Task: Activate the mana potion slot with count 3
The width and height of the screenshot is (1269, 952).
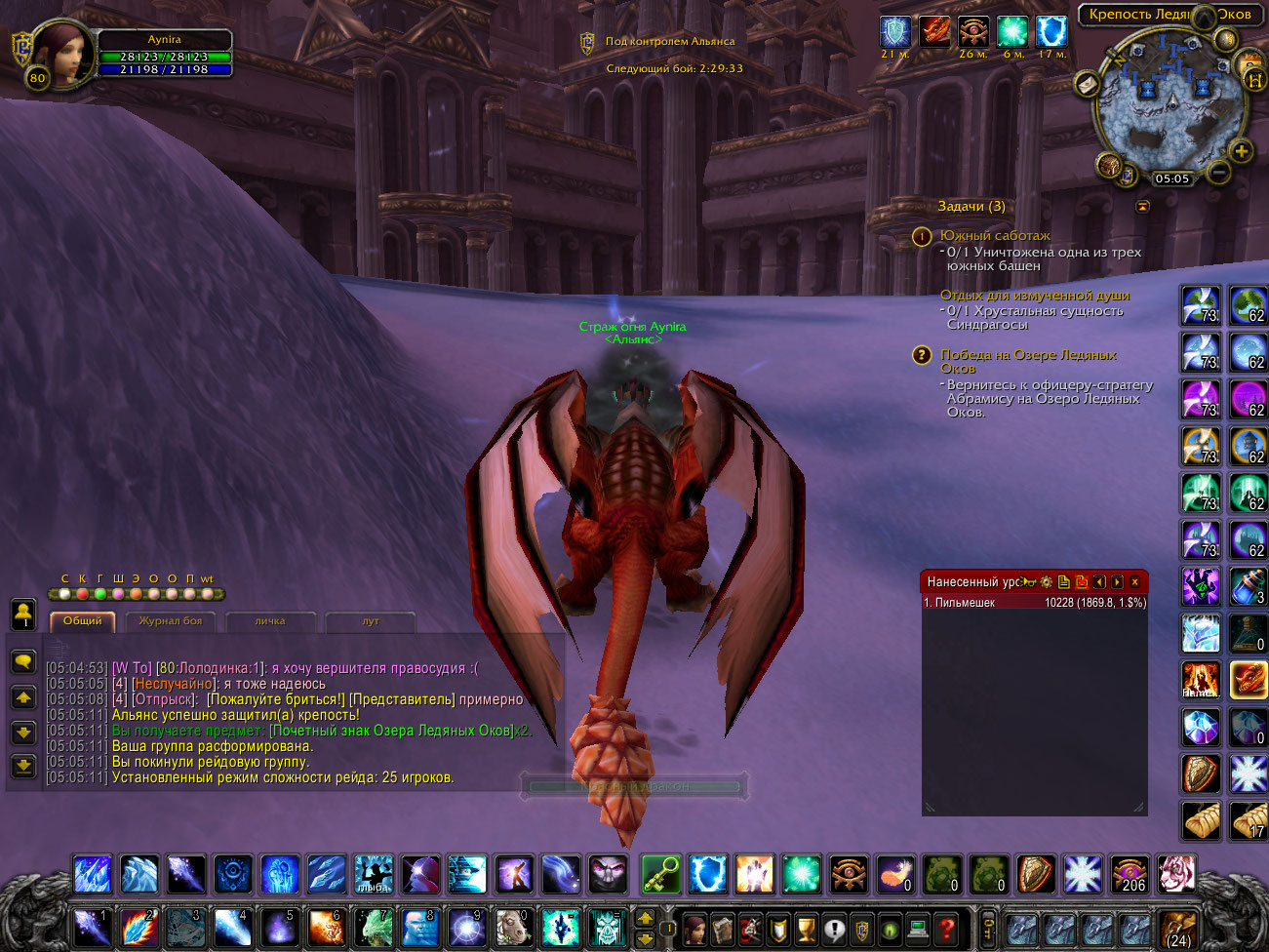Action: click(1248, 586)
